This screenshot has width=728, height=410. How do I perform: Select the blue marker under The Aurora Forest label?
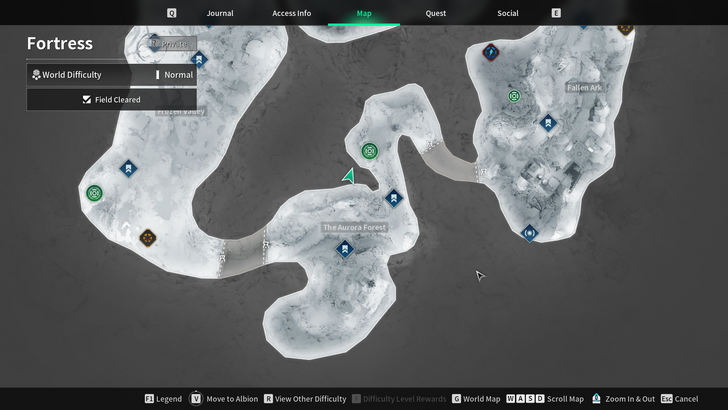point(345,250)
